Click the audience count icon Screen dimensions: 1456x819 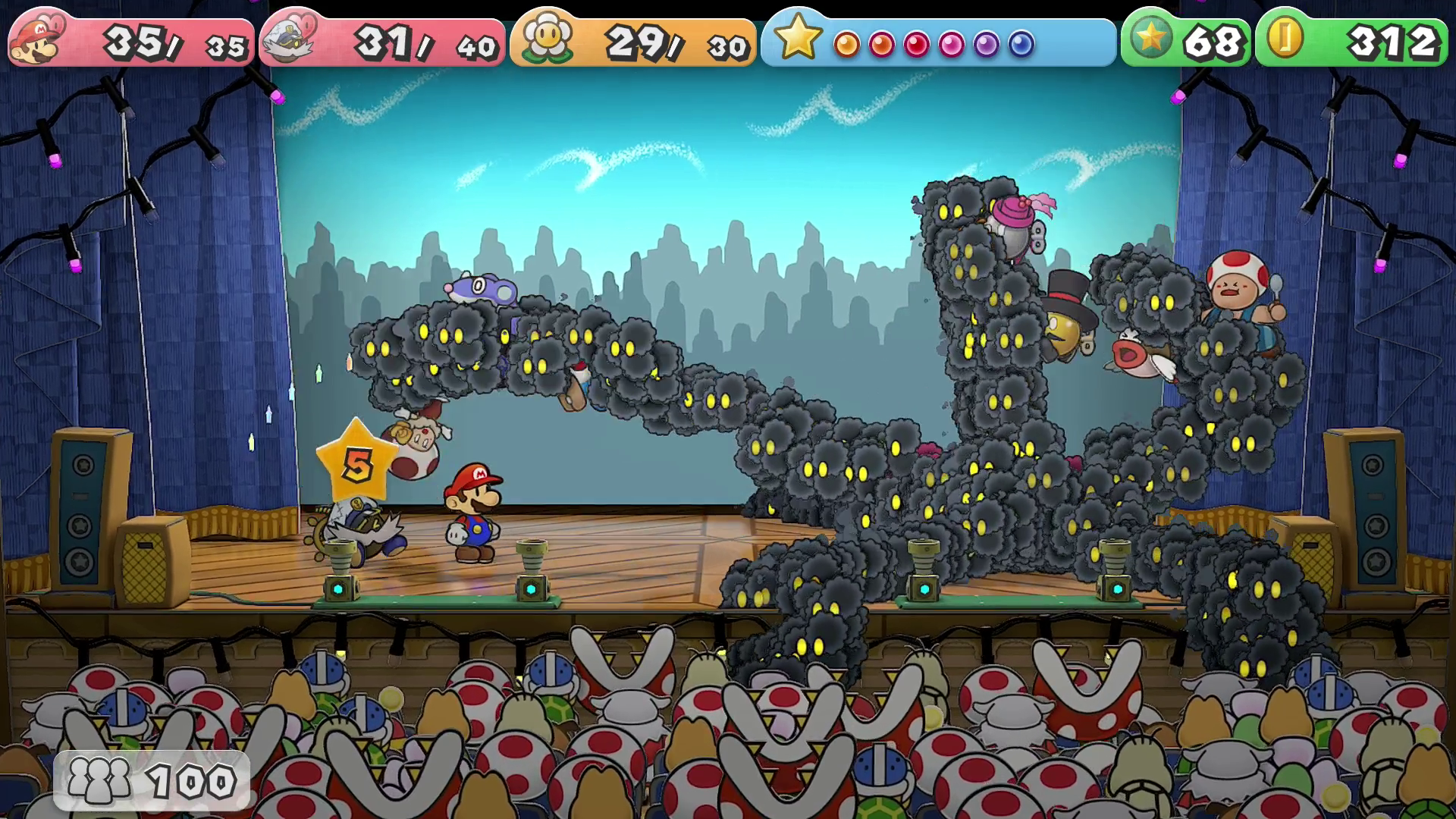click(x=99, y=780)
